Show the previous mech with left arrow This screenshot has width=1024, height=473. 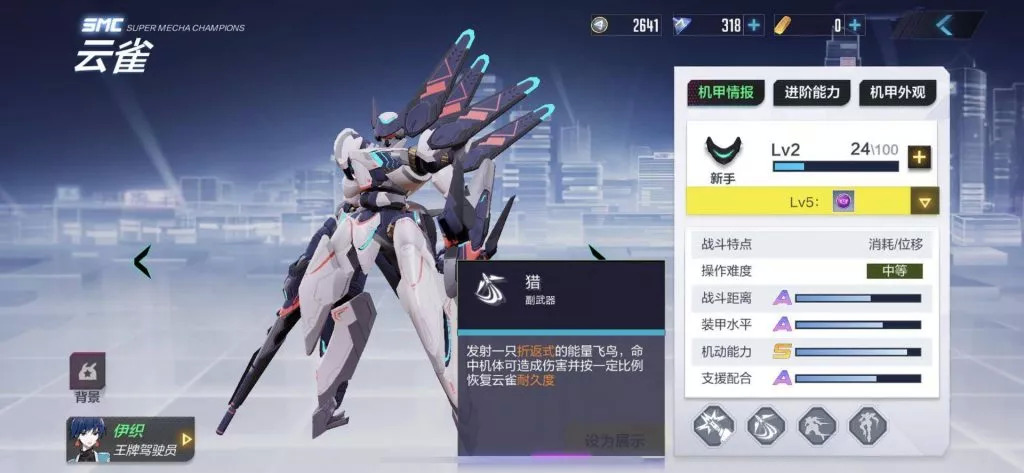(x=143, y=262)
